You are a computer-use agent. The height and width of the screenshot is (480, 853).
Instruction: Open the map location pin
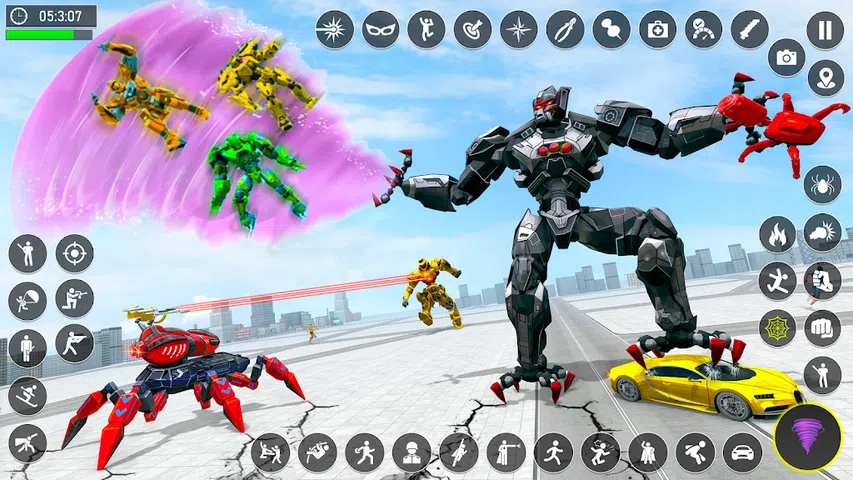824,78
